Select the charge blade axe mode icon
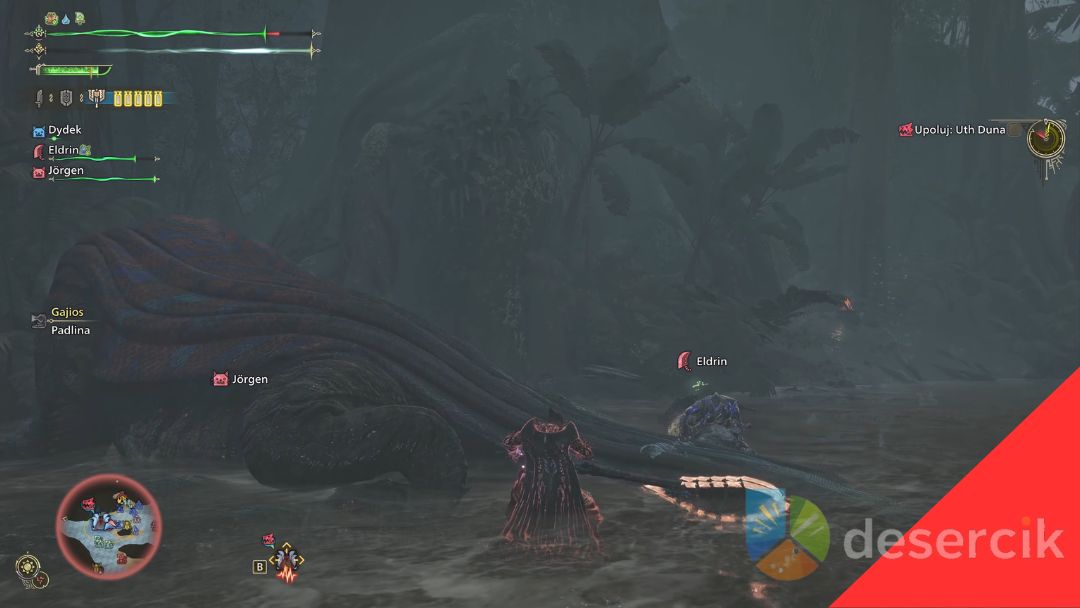Viewport: 1080px width, 608px height. (96, 98)
